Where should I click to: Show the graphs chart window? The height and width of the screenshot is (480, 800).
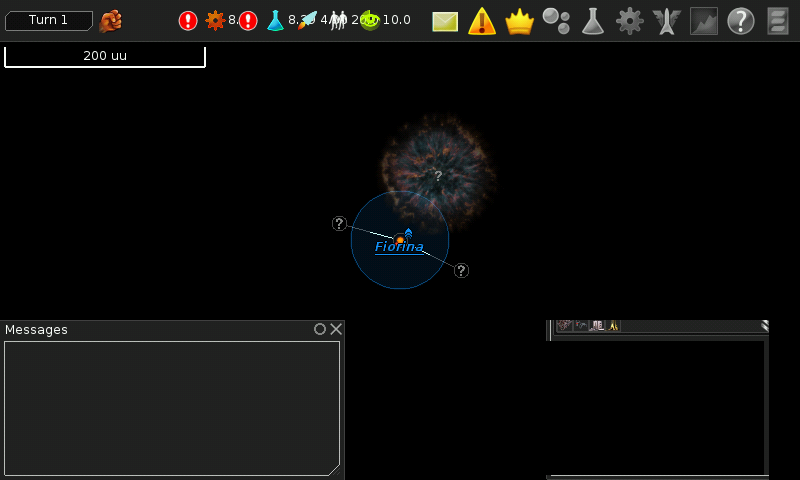(x=704, y=21)
